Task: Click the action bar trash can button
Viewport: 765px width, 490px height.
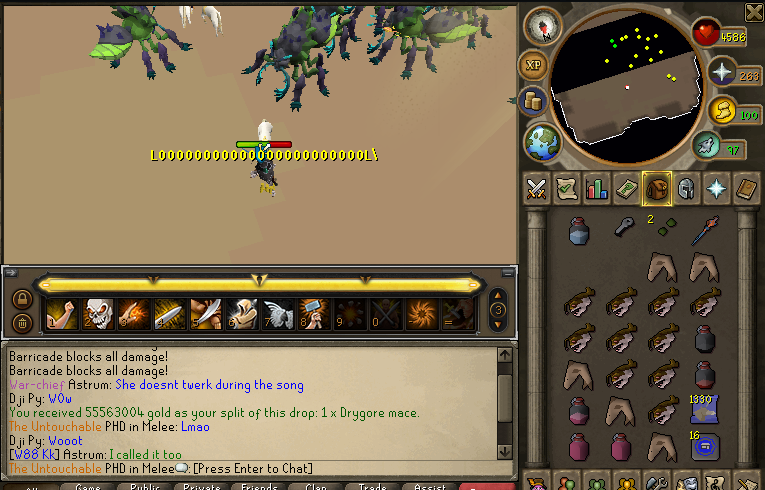Action: click(21, 322)
